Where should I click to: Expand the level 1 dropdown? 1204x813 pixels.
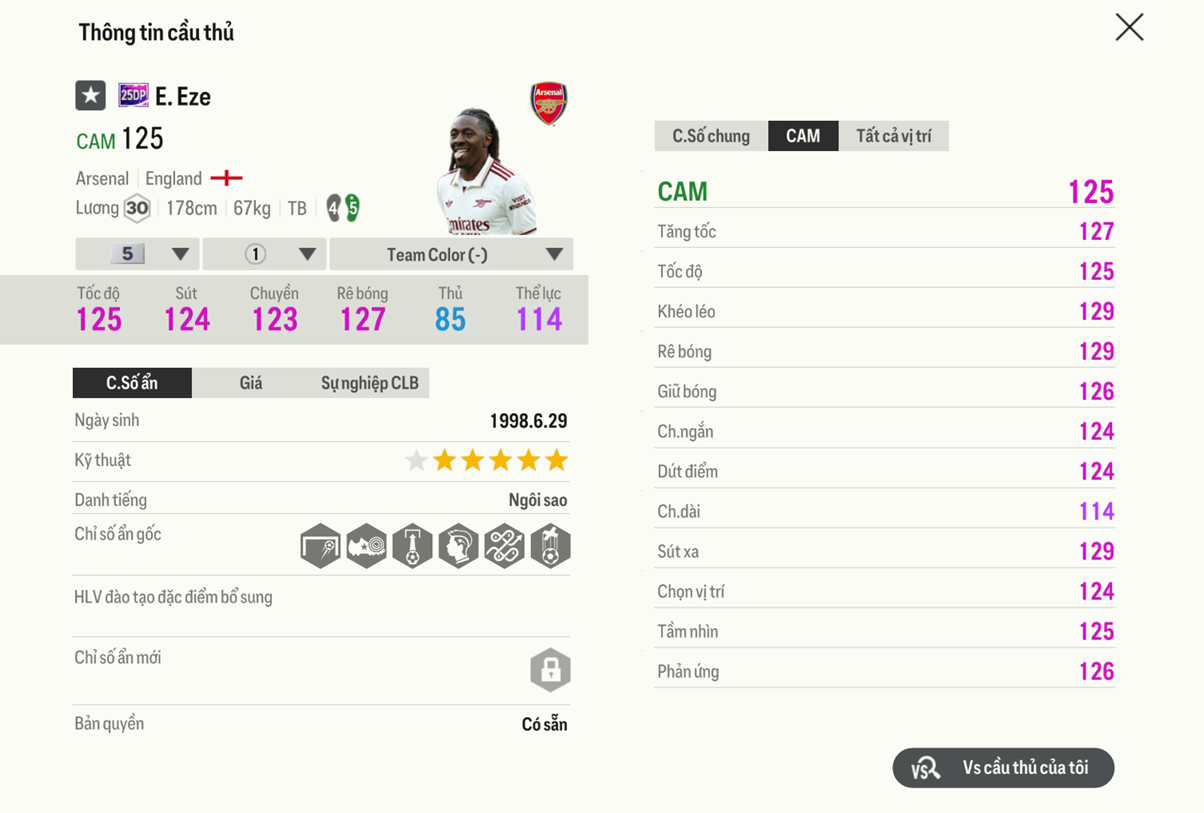coord(265,254)
